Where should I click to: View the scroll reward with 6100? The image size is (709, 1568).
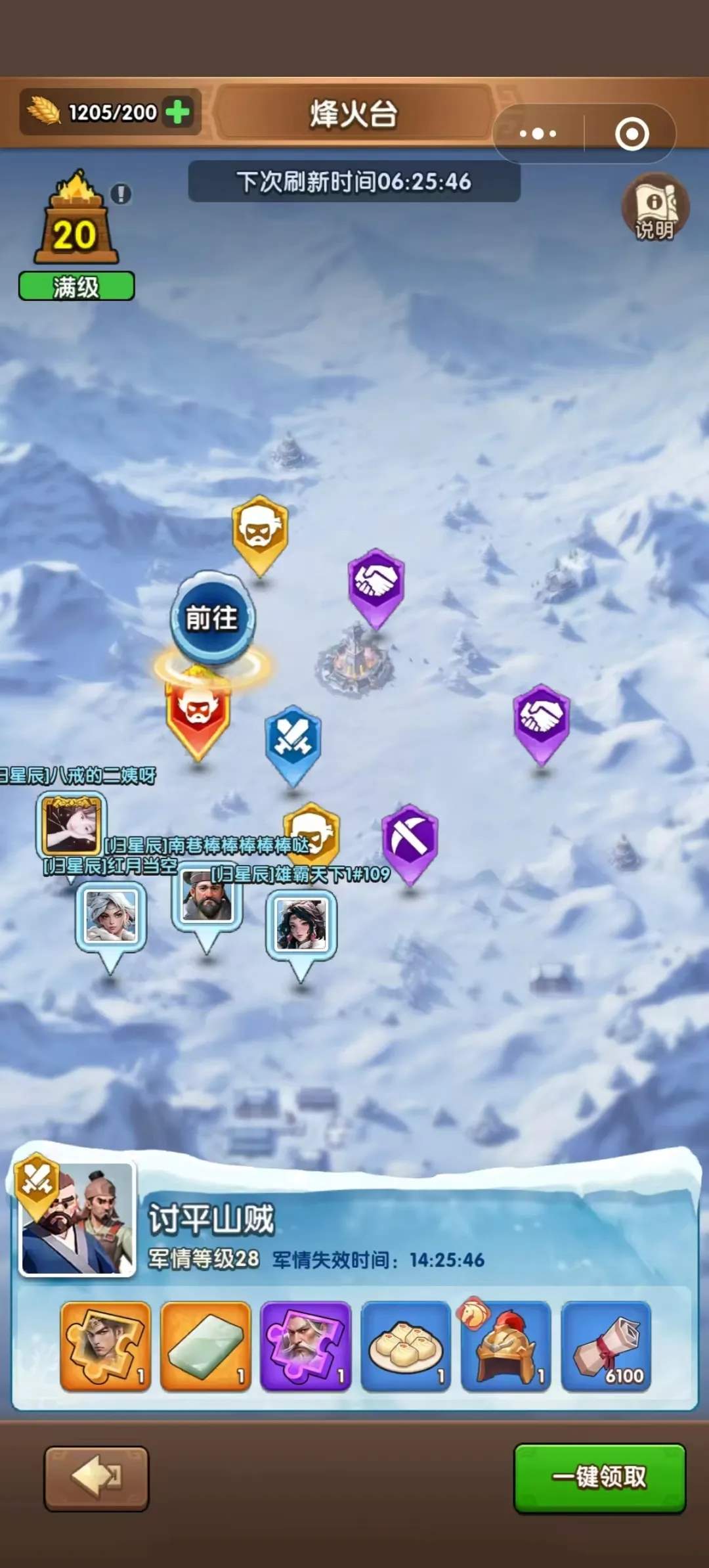click(606, 1346)
